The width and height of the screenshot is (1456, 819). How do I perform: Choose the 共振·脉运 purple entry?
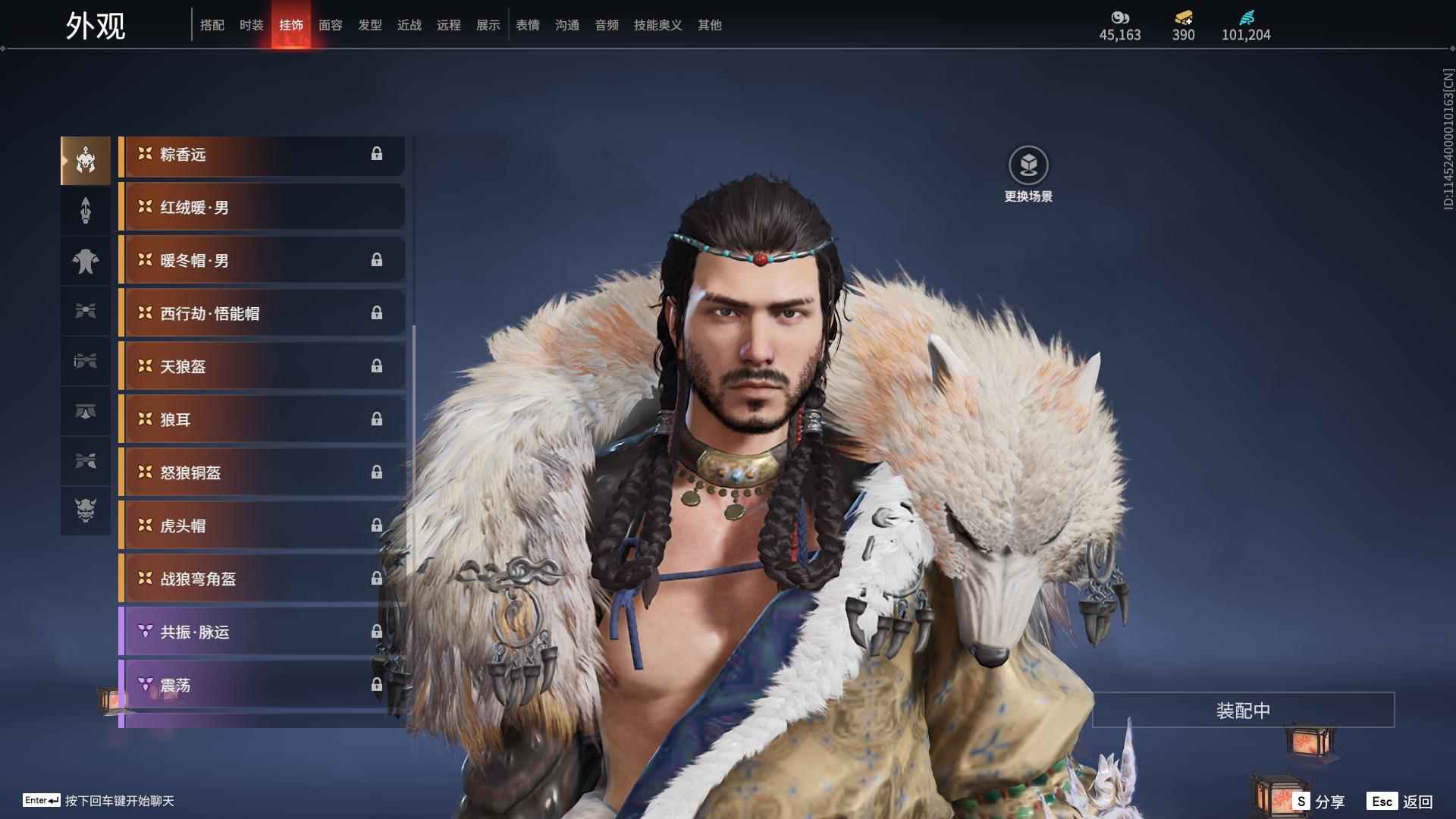point(262,632)
